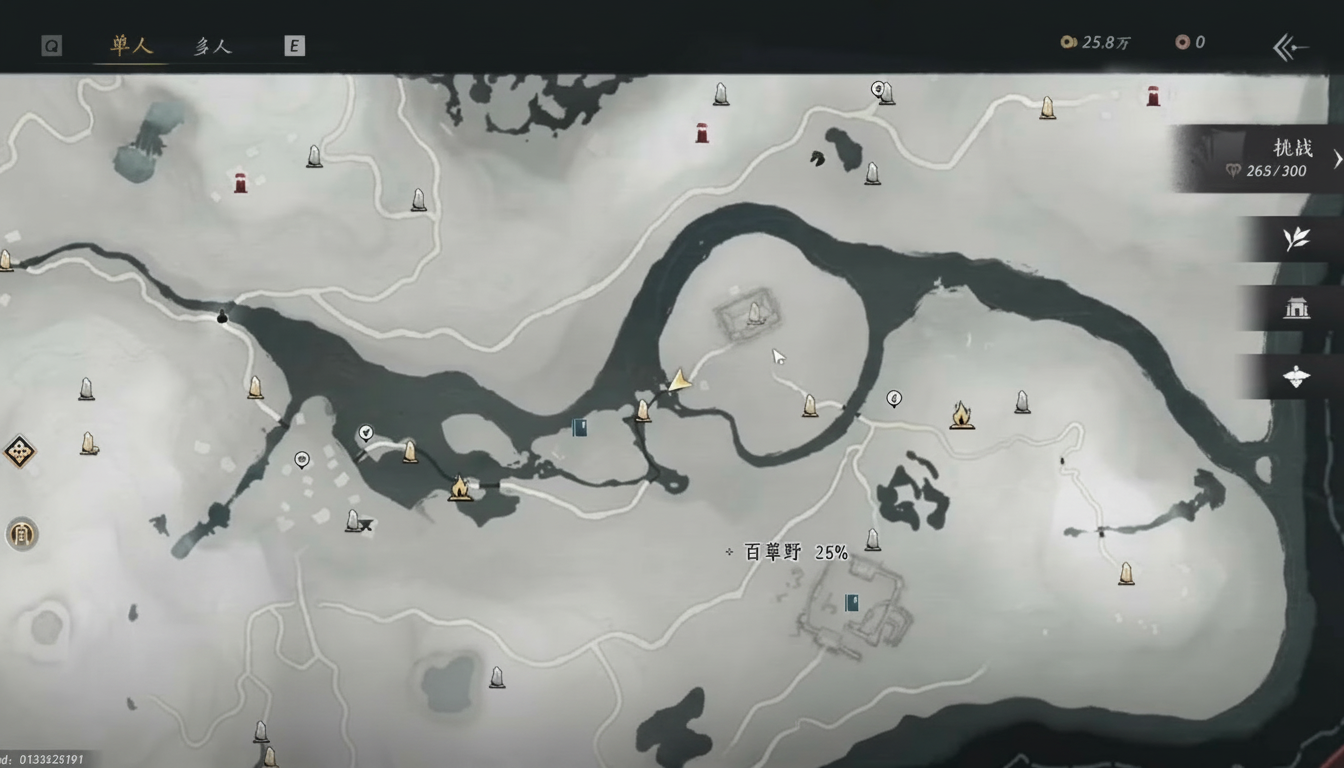Open the temple building icon side button
Viewport: 1344px width, 768px height.
tap(1296, 308)
